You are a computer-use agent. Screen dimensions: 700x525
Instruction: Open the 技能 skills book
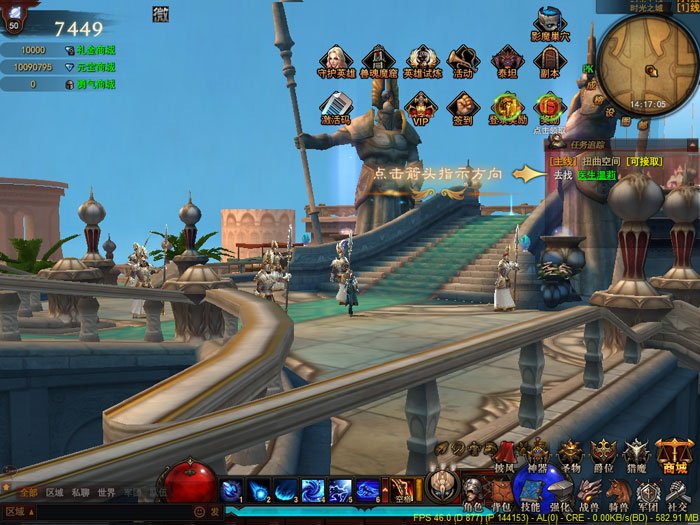coord(530,494)
